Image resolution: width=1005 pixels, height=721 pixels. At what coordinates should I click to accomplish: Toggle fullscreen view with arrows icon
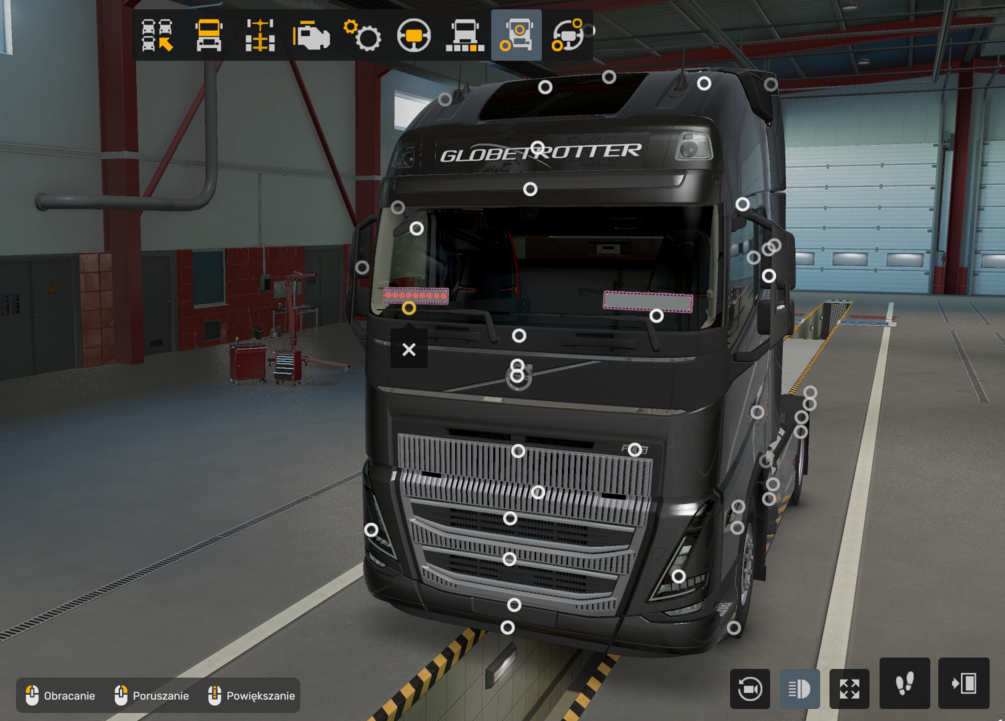(849, 688)
